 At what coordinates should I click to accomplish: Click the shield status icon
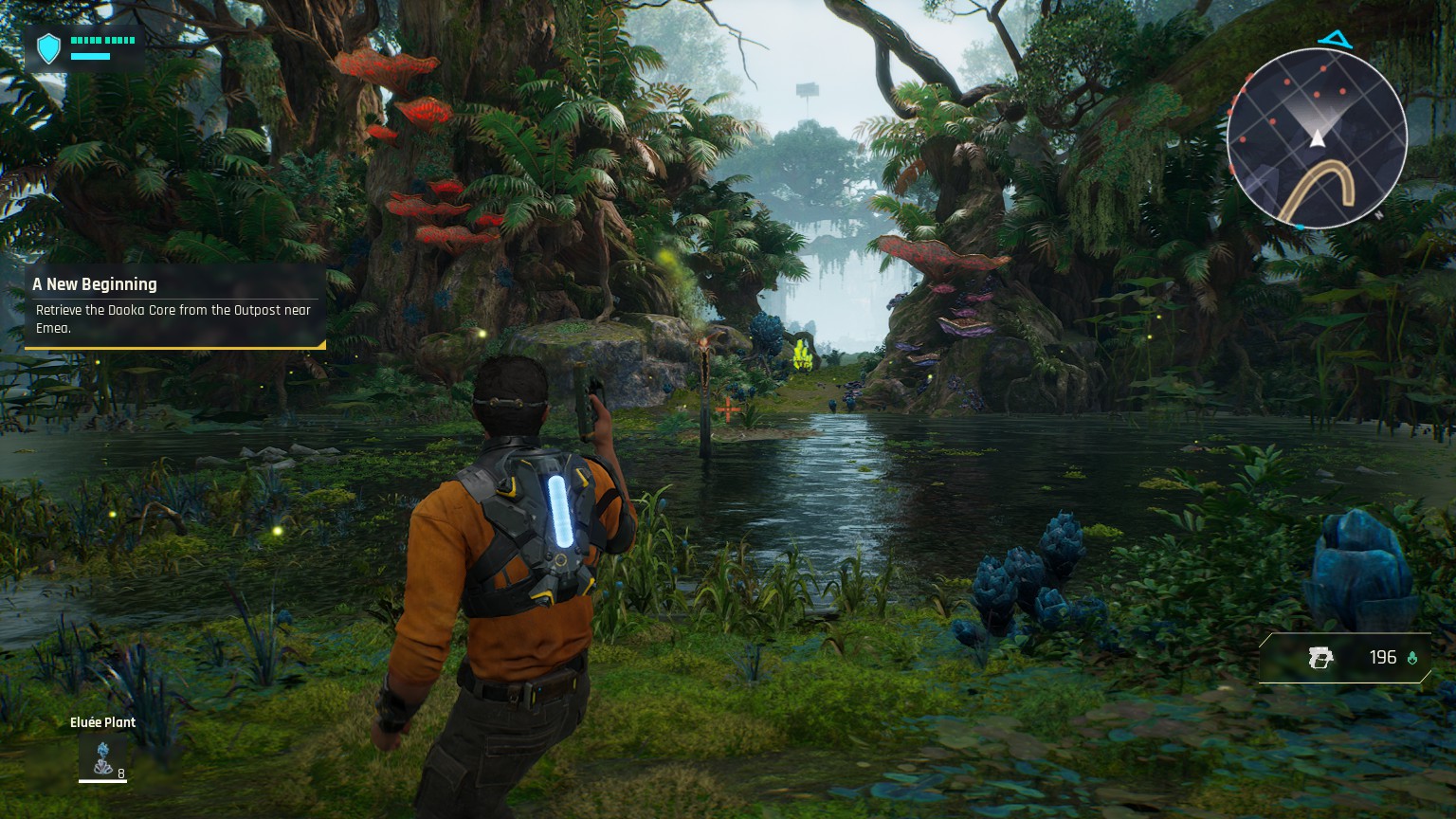click(48, 48)
